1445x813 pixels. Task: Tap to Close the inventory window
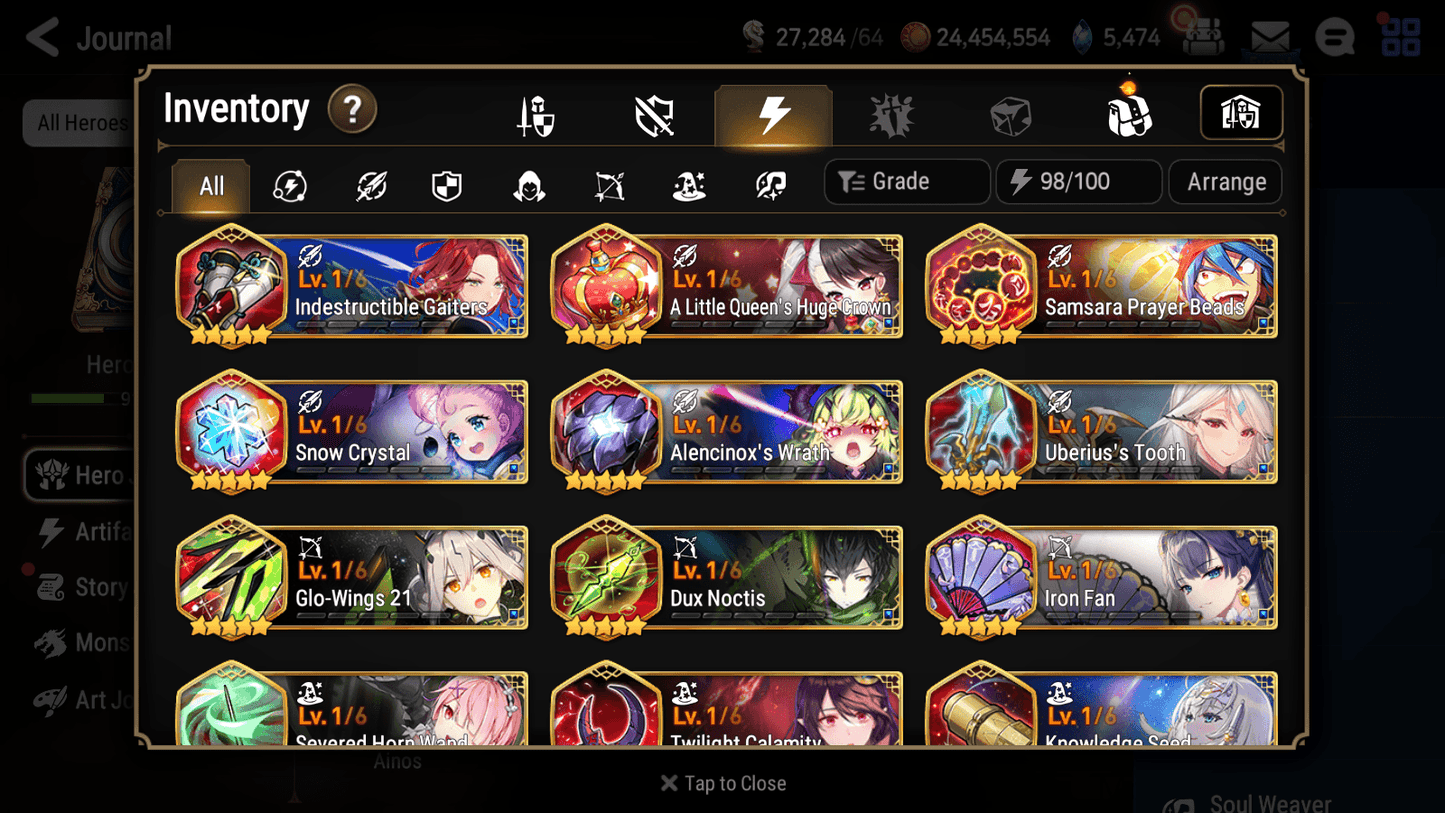pos(722,783)
